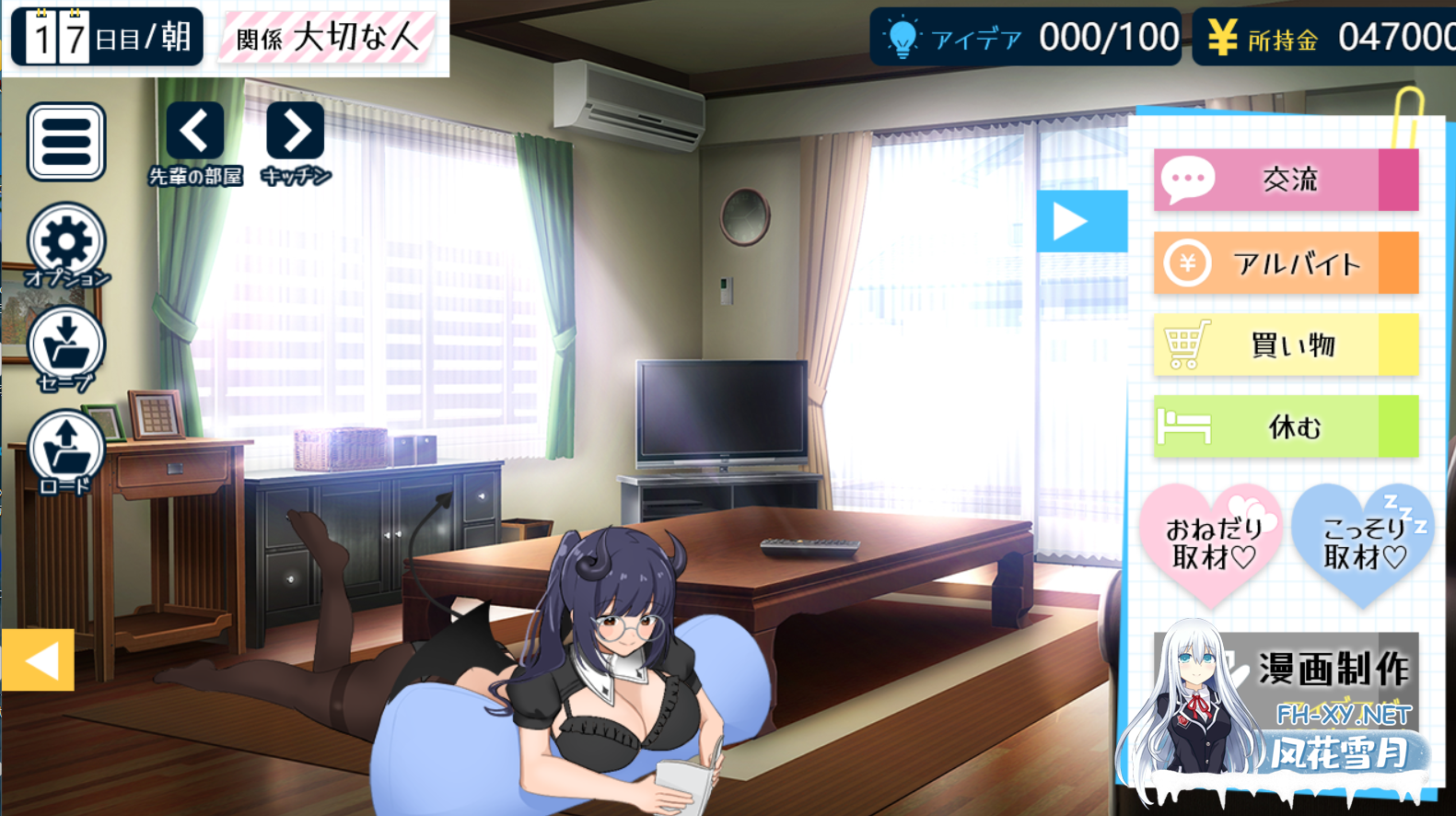
Task: Go to 先輩の部屋 with left arrow
Action: tap(194, 132)
